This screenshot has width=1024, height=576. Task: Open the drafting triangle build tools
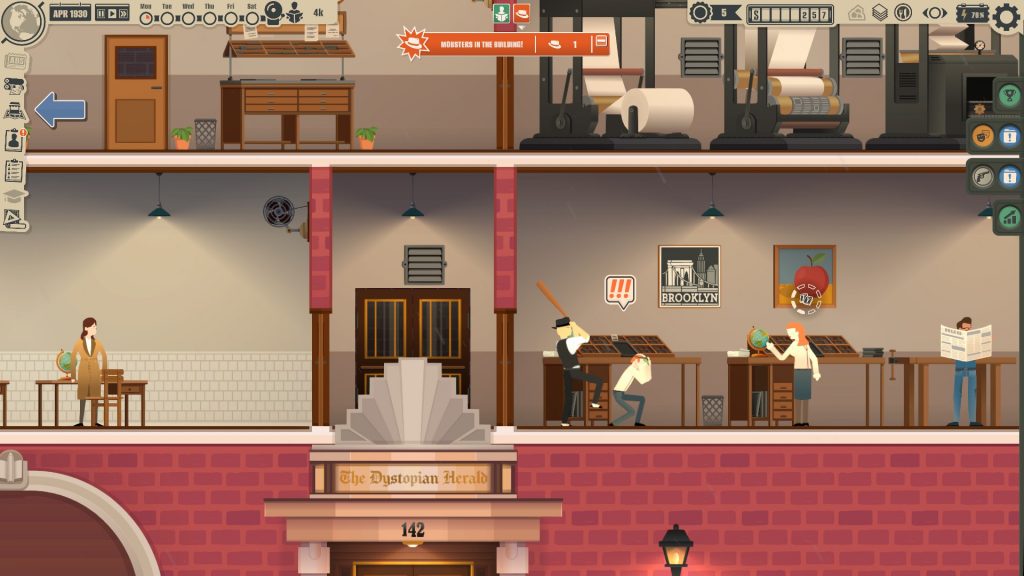[x=15, y=218]
